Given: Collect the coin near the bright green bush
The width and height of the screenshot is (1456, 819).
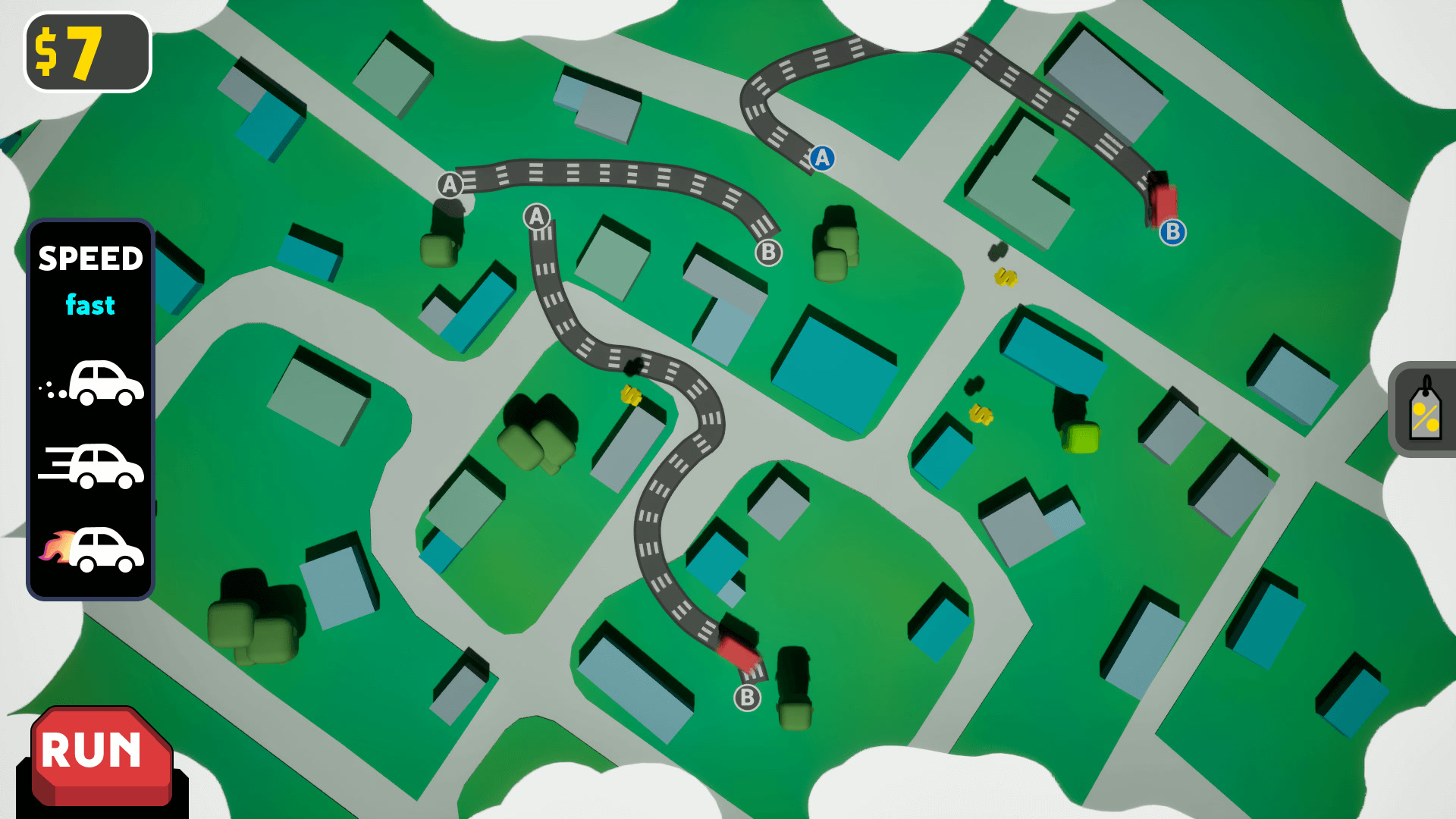Looking at the screenshot, I should pos(981,416).
